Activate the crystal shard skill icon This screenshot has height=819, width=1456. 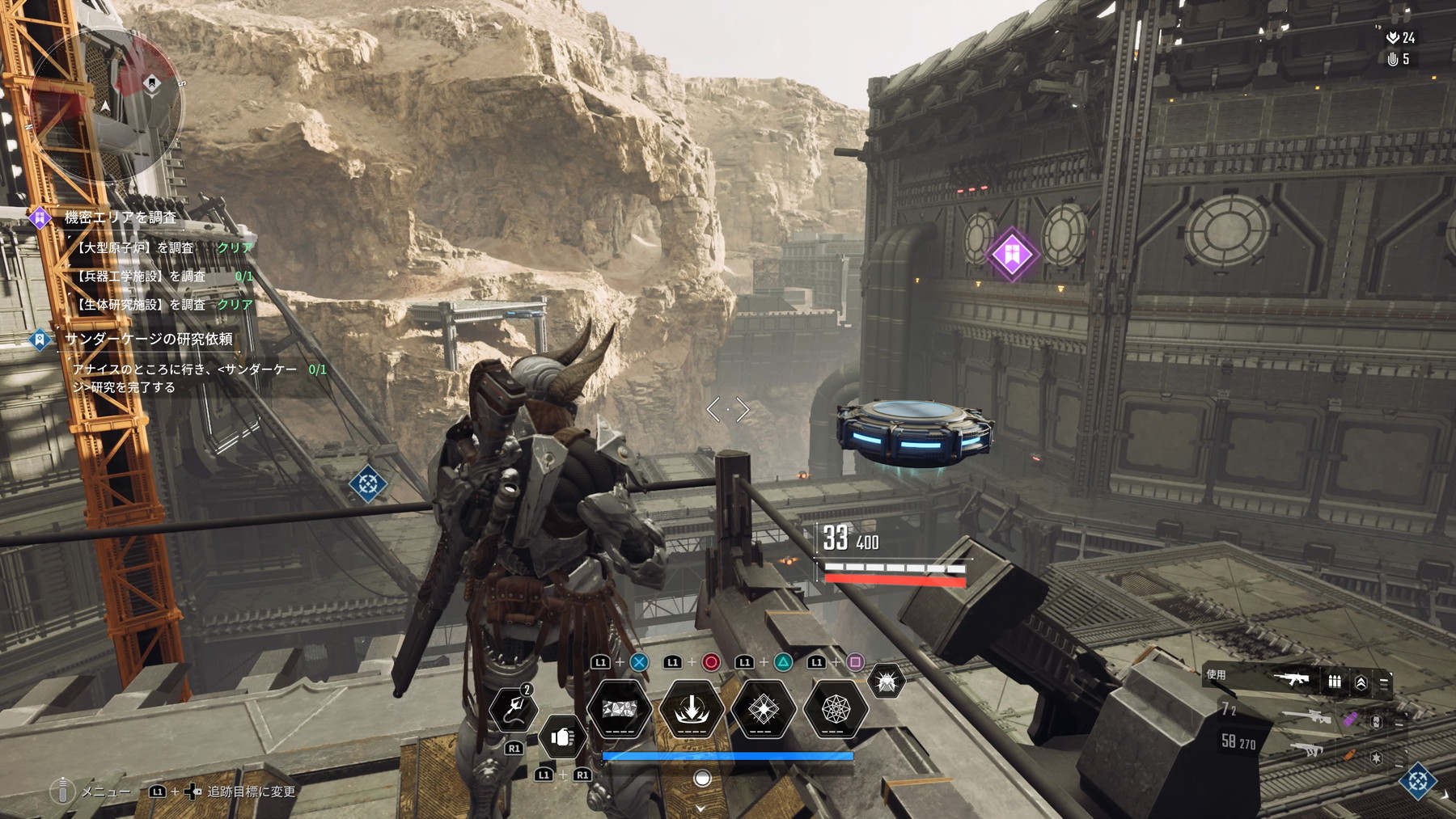coord(619,709)
